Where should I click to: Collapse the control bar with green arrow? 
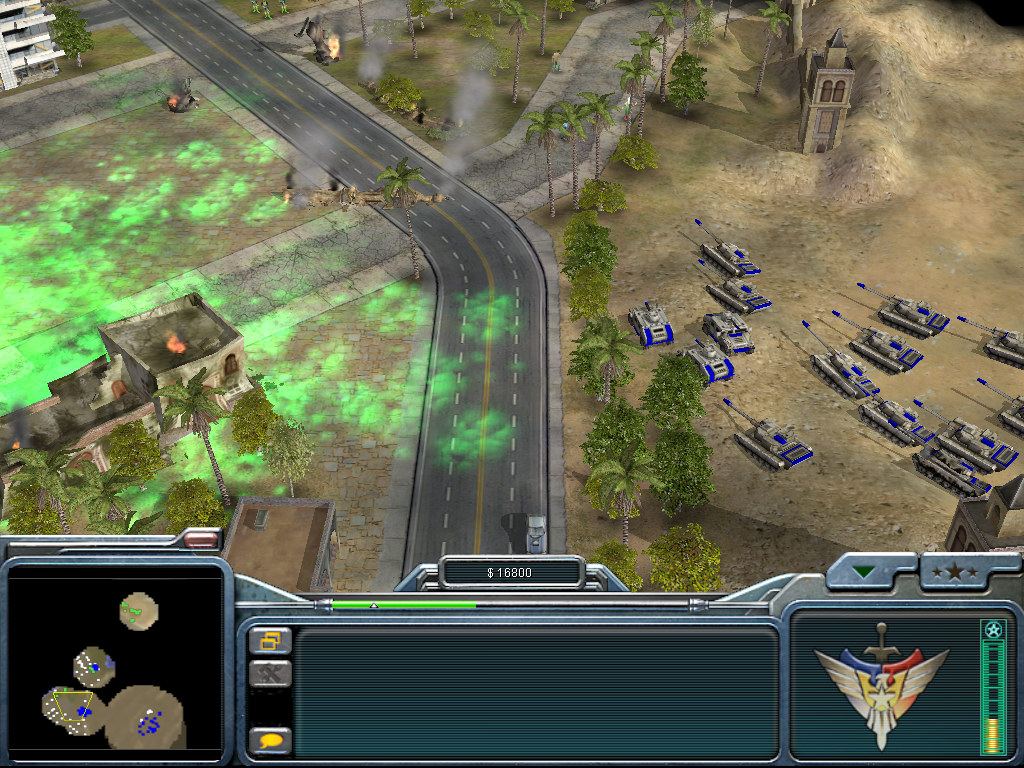pos(863,571)
